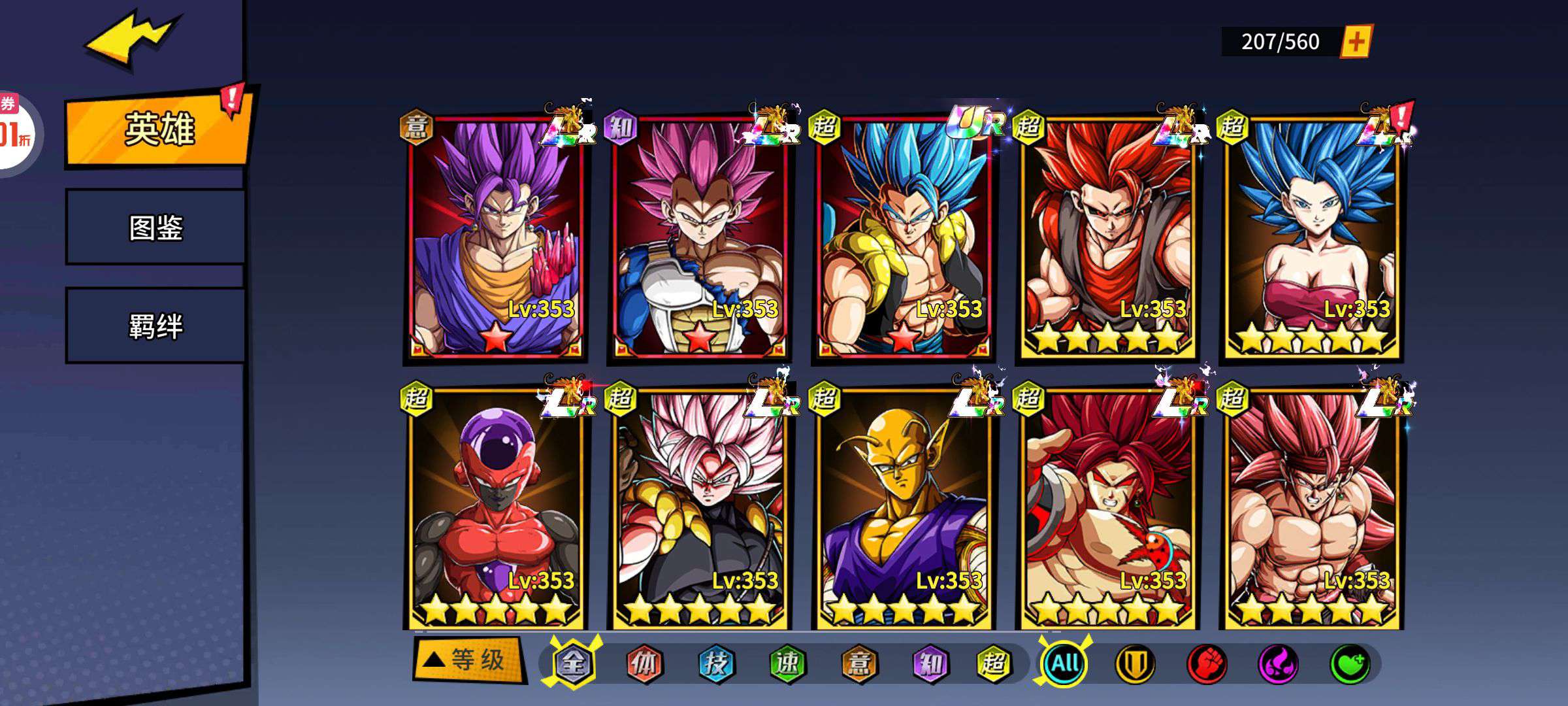Switch to the 图鉴 tab
The image size is (1568, 706).
click(x=155, y=227)
